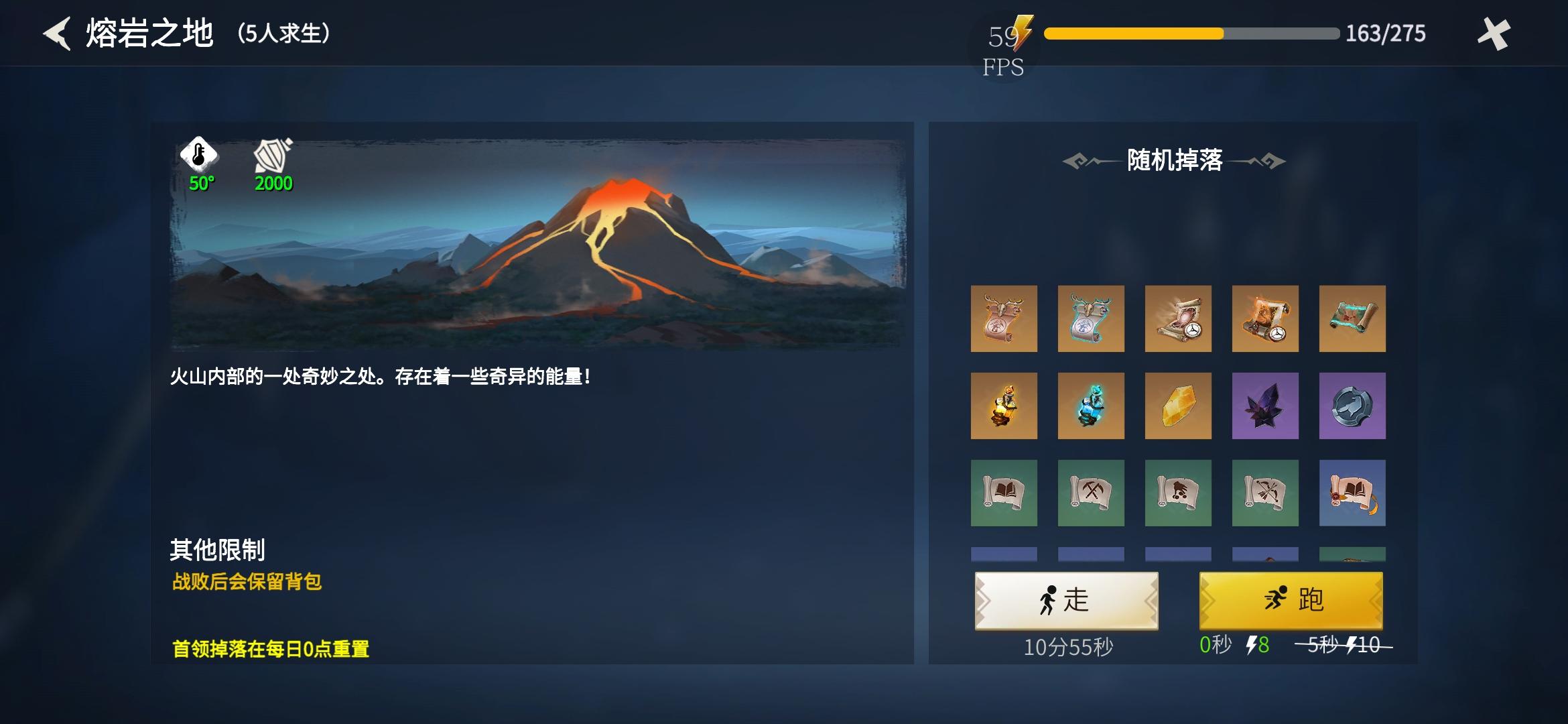This screenshot has width=1568, height=724.
Task: Select the deer skull summon scroll item
Action: pyautogui.click(x=1005, y=320)
